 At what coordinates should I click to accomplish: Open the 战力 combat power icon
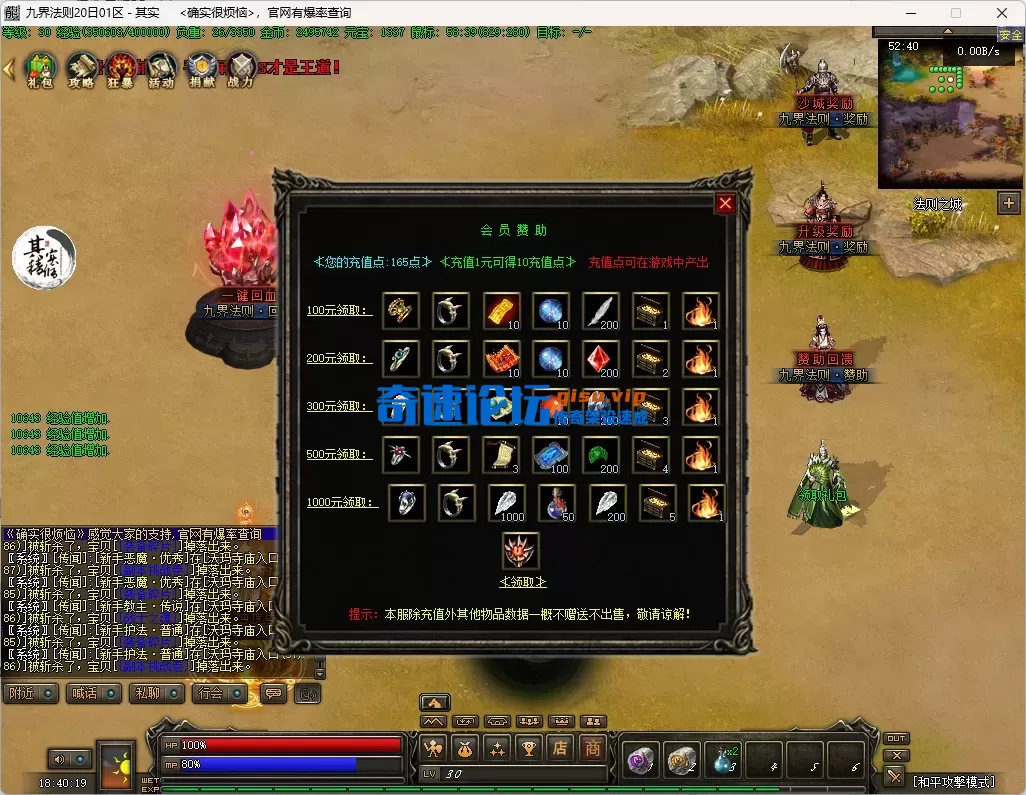241,69
